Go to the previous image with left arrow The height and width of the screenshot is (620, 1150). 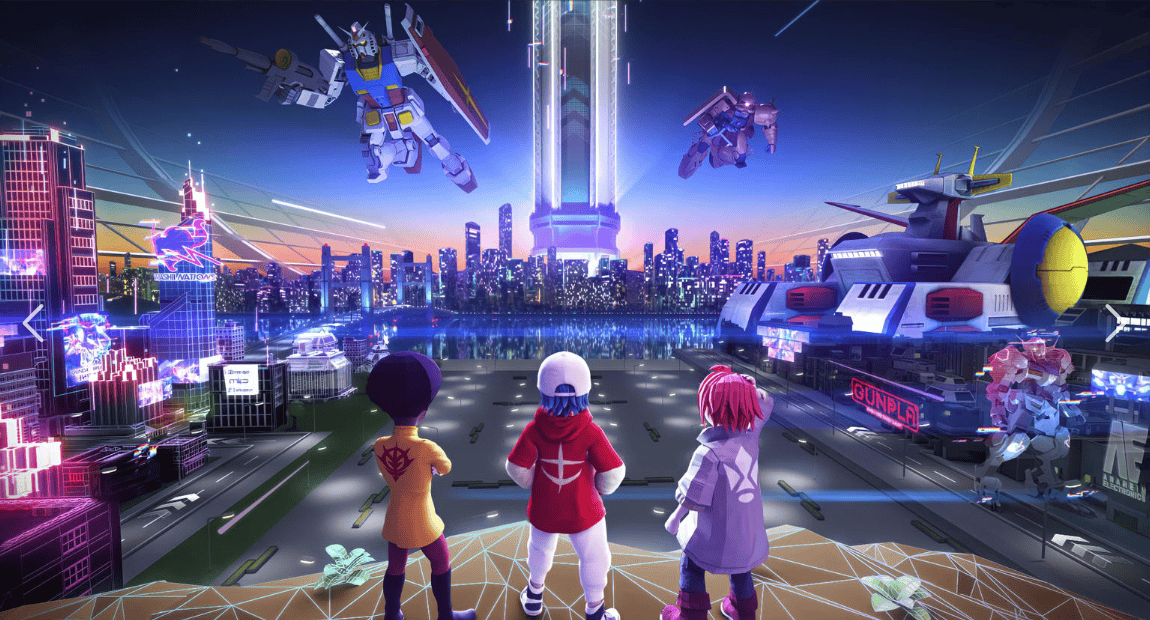pos(33,323)
